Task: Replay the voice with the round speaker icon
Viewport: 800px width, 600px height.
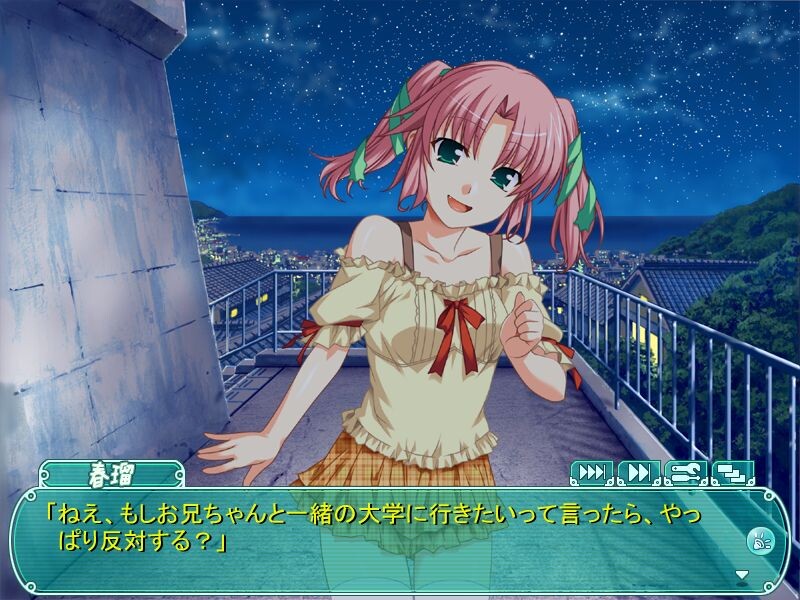Action: click(760, 541)
